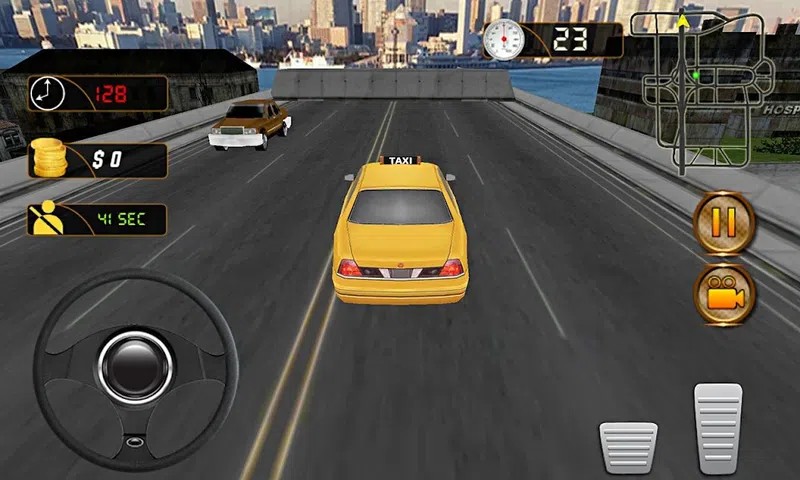Pause the game with the orange pause button
Viewport: 800px width, 480px height.
724,223
